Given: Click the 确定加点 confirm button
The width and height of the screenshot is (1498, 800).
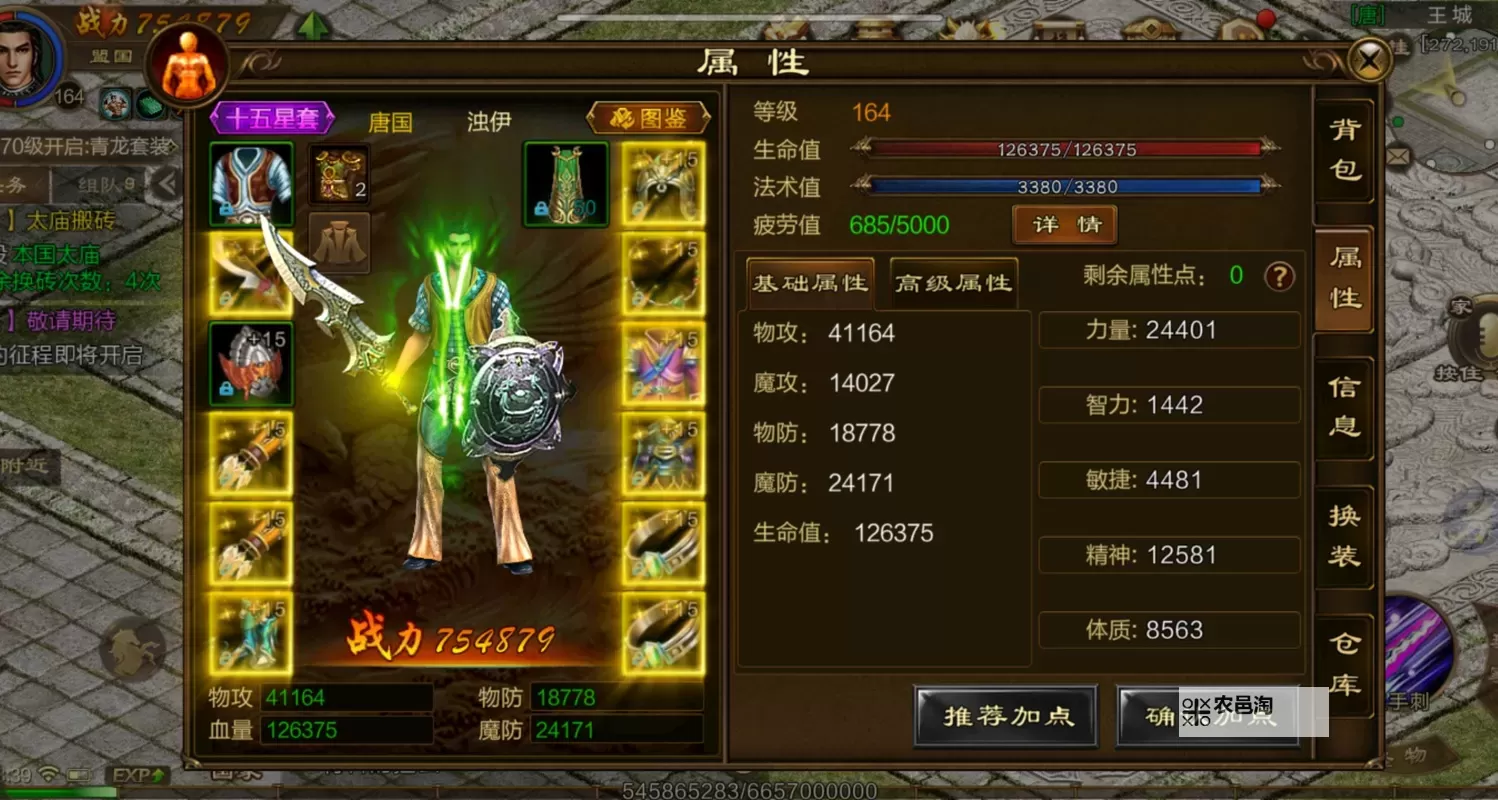Looking at the screenshot, I should click(1208, 716).
